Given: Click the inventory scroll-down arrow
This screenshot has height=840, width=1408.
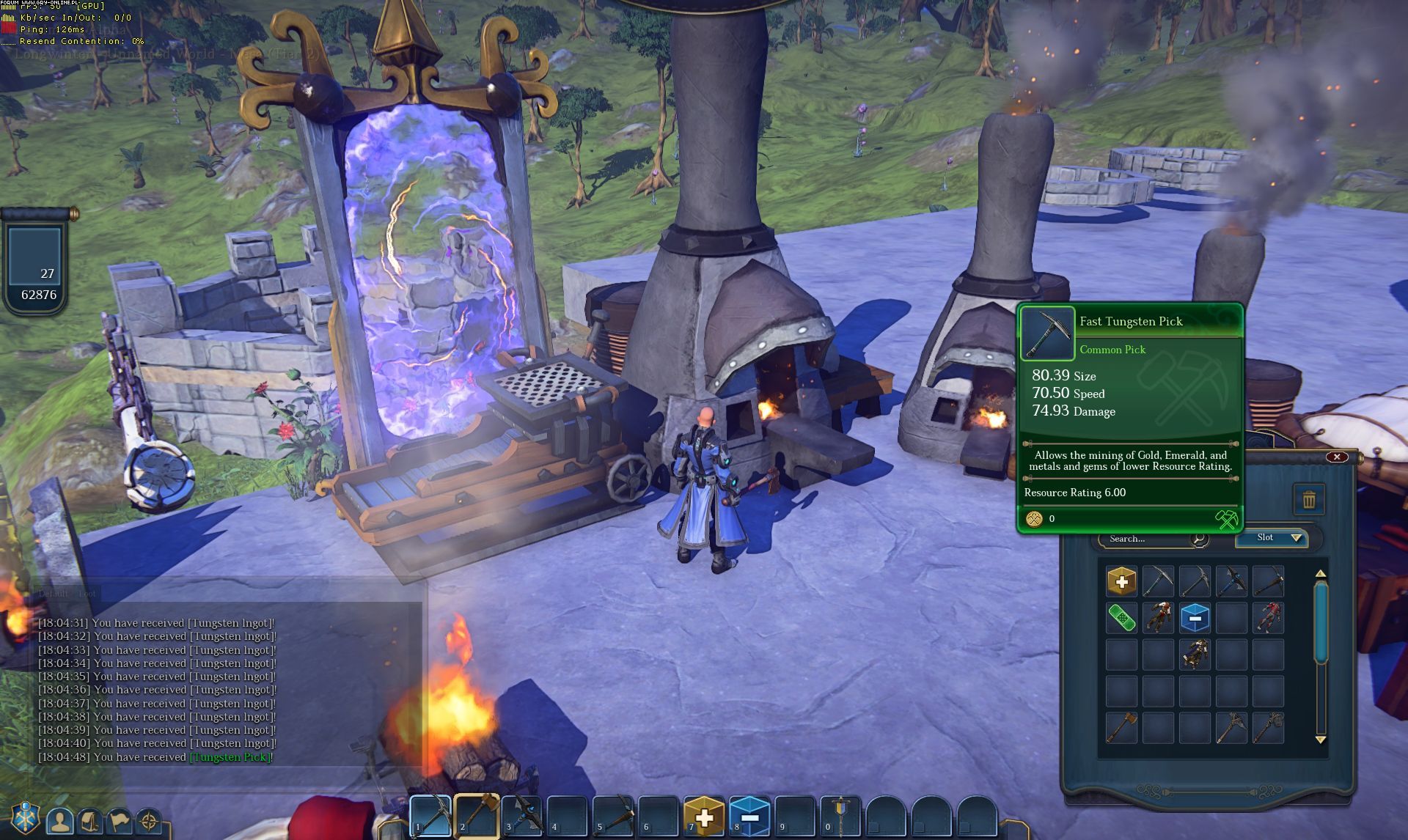Looking at the screenshot, I should pos(1321,740).
